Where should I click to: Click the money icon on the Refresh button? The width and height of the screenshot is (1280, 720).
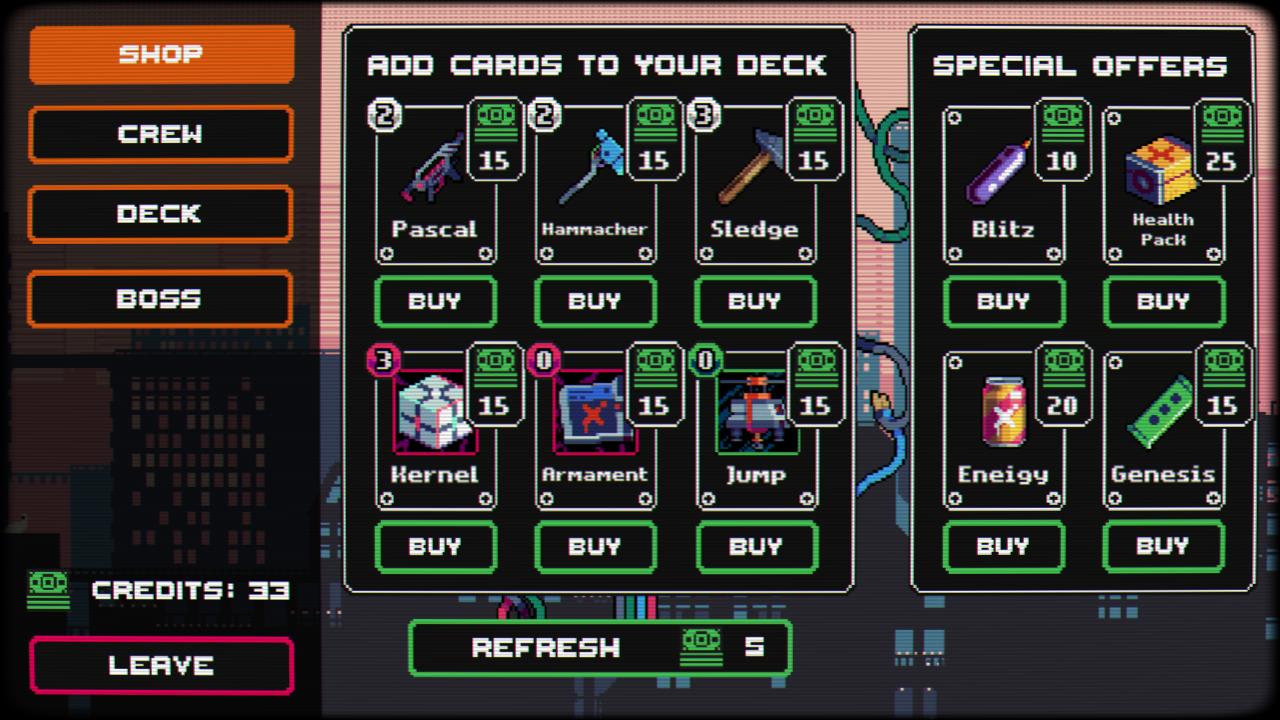pos(700,647)
